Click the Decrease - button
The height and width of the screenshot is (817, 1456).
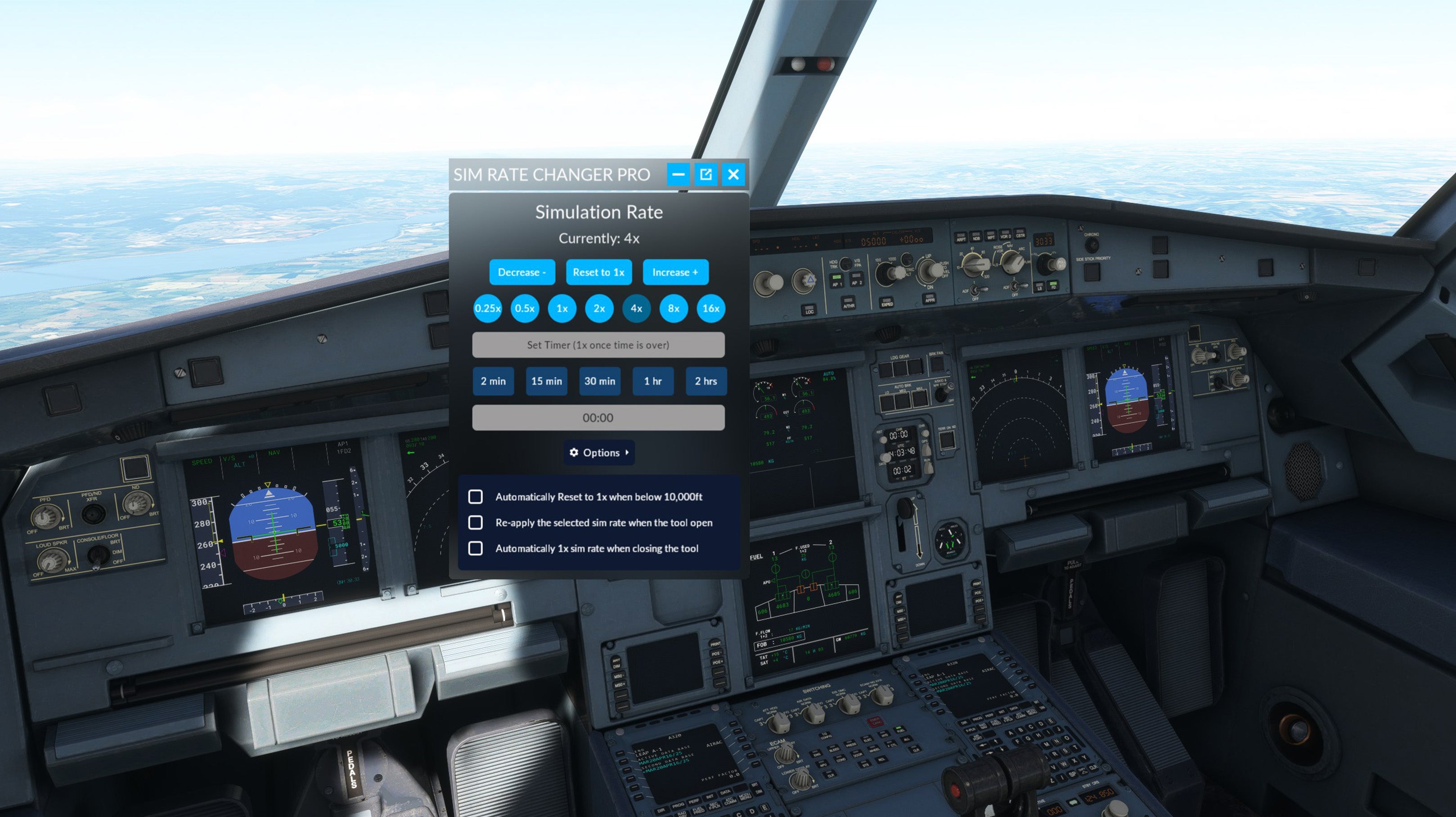coord(521,272)
